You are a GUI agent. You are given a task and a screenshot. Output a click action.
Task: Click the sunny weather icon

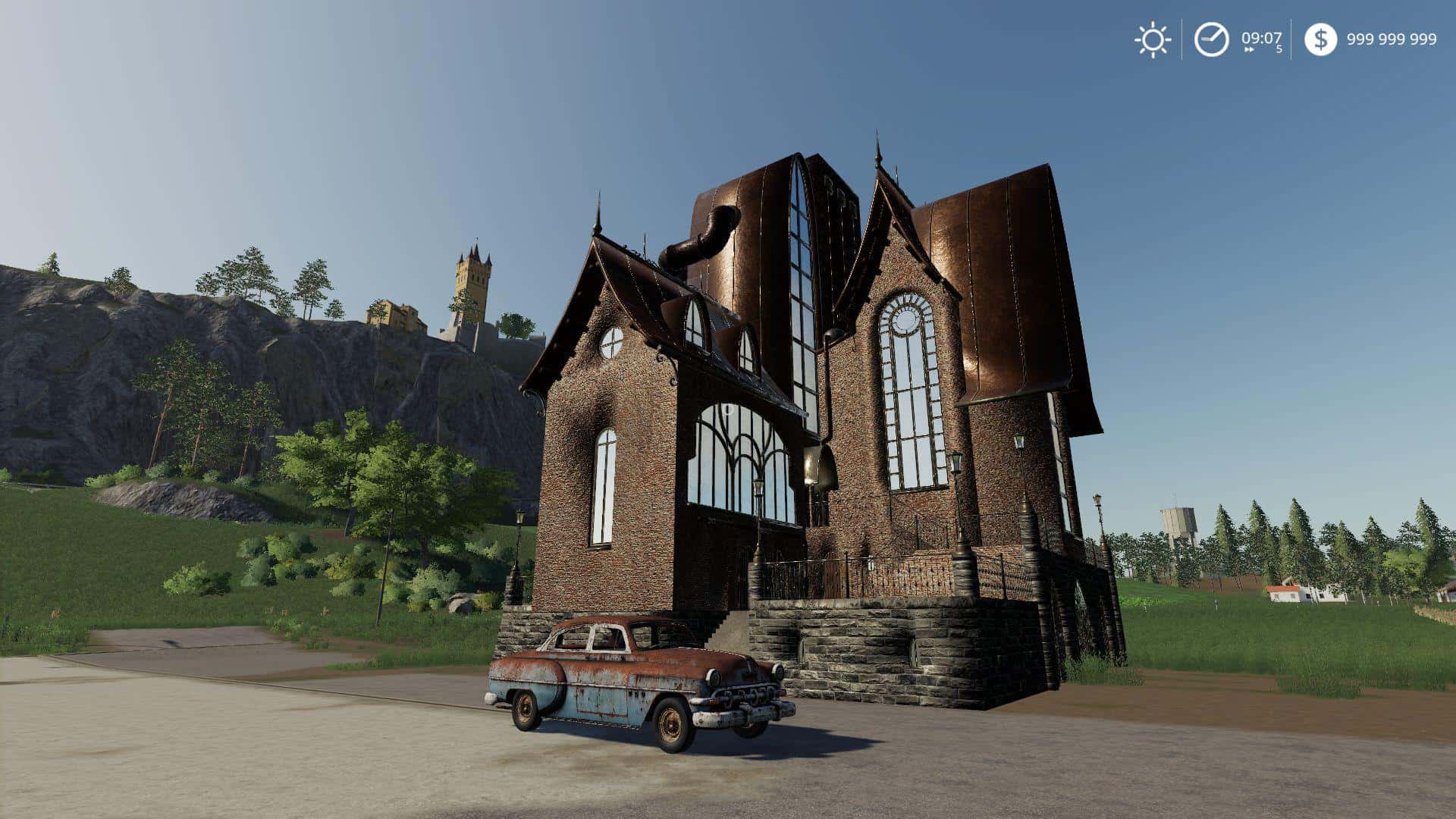coord(1153,39)
